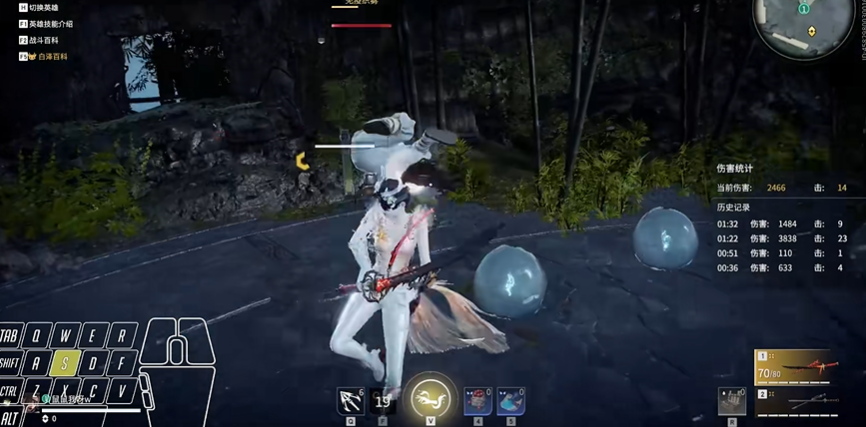Select the green numbered marker on minimap
Viewport: 866px width, 427px height.
coord(803,8)
